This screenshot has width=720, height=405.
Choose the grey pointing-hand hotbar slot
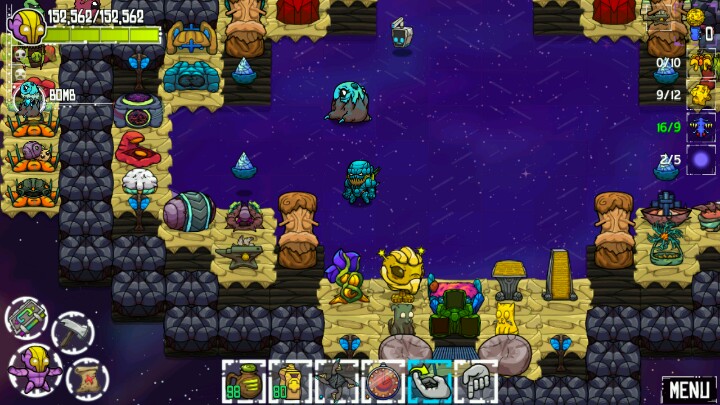coord(475,381)
